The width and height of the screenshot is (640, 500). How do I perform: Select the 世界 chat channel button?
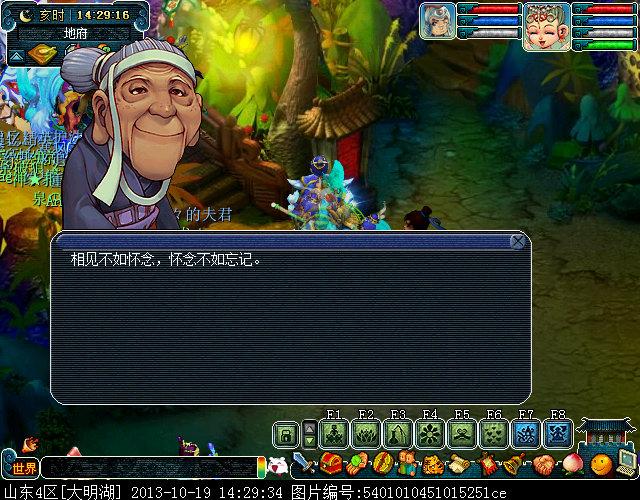click(x=24, y=467)
